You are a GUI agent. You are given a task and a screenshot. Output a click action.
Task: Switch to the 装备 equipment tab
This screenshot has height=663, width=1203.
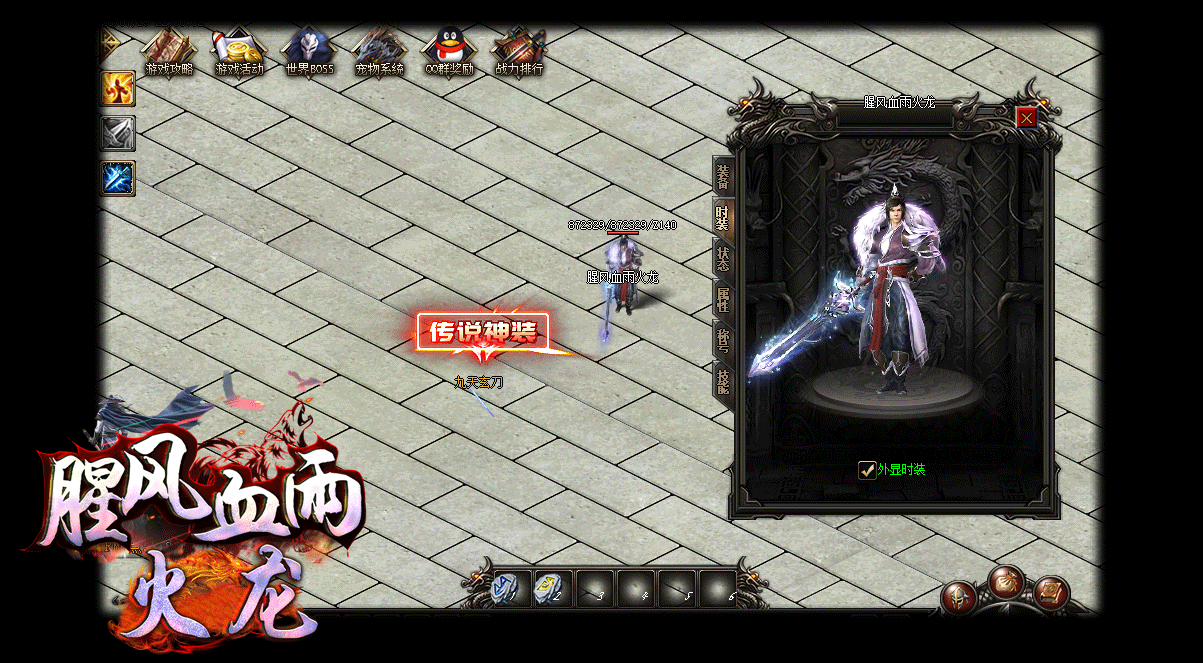pos(723,177)
